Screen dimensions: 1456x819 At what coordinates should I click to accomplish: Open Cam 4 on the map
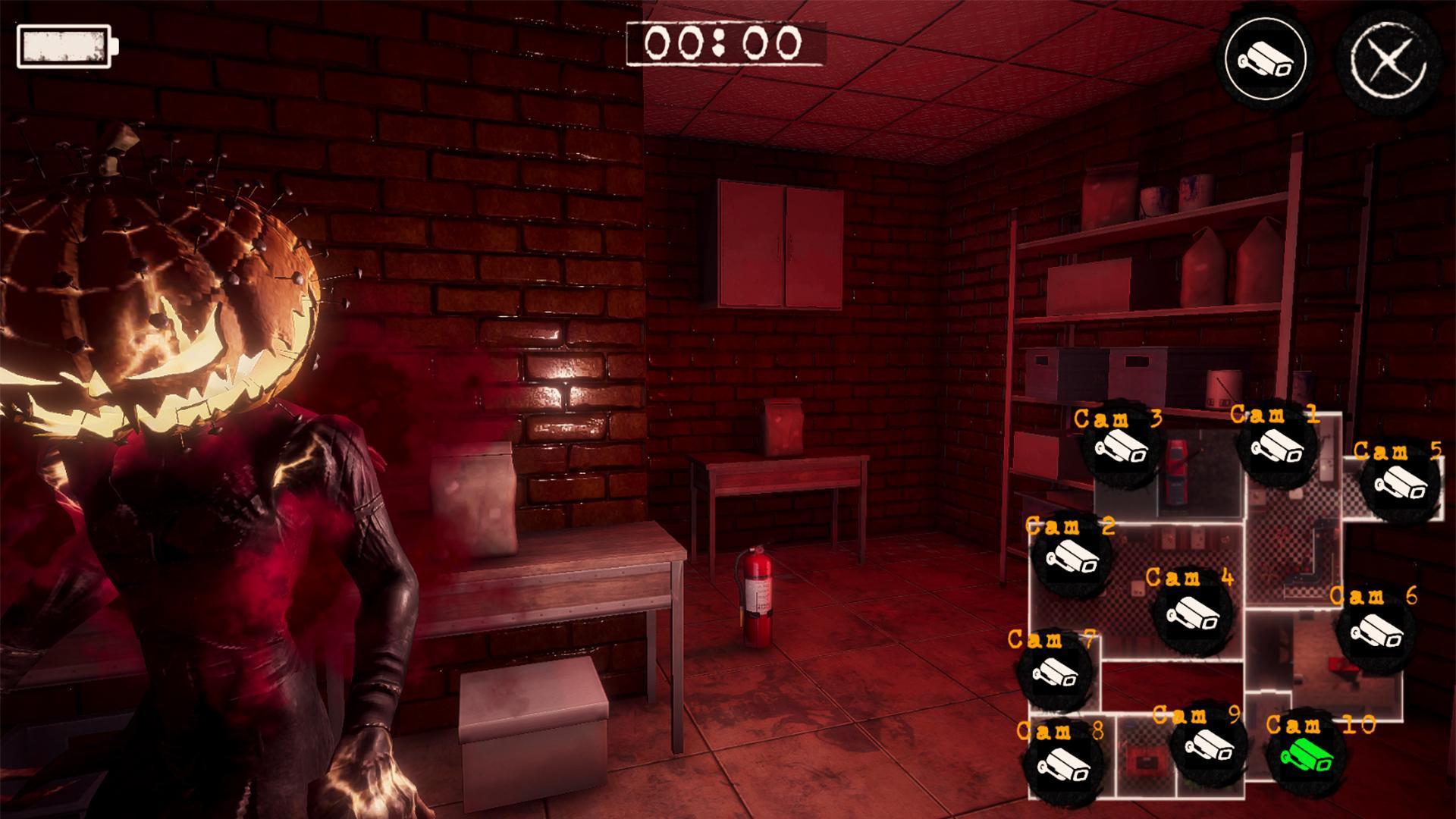click(1192, 614)
